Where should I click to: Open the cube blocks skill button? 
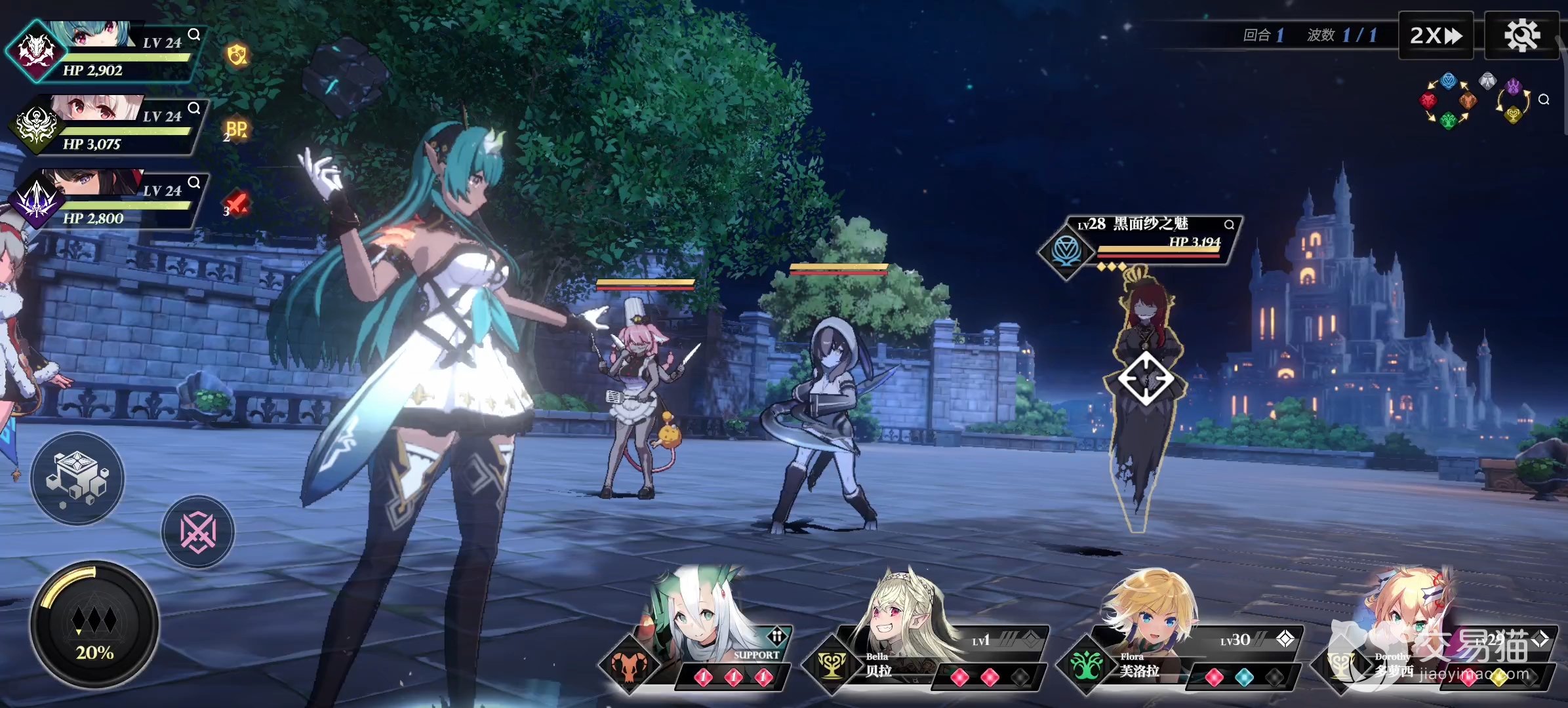77,479
